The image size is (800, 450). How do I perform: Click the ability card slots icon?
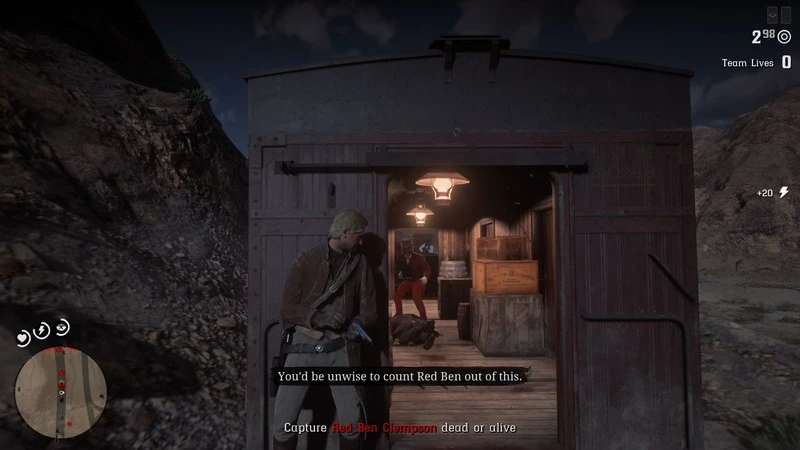(x=779, y=14)
